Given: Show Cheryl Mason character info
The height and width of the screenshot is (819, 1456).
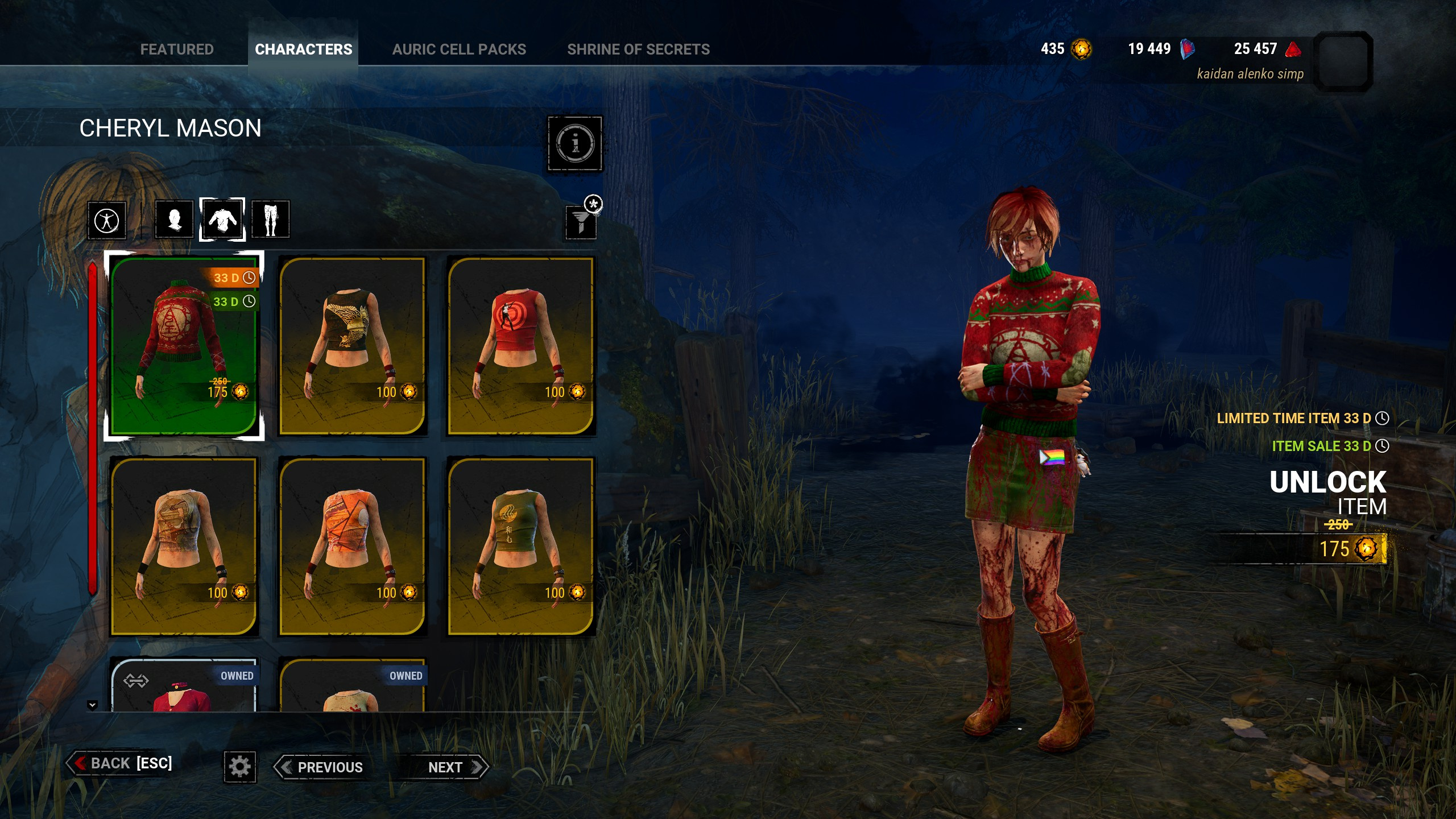Looking at the screenshot, I should tap(574, 143).
